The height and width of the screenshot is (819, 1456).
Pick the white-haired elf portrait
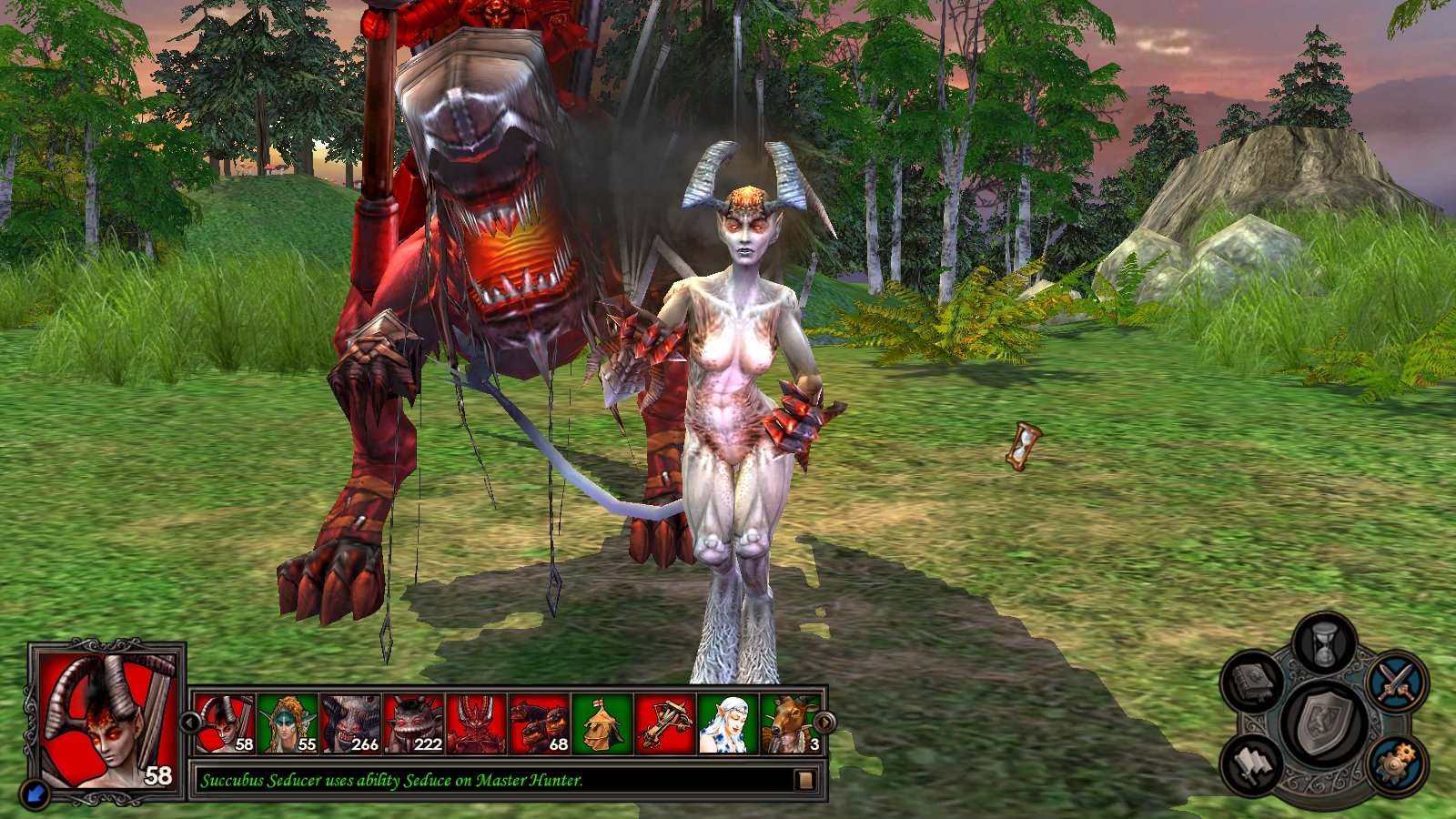click(x=728, y=724)
